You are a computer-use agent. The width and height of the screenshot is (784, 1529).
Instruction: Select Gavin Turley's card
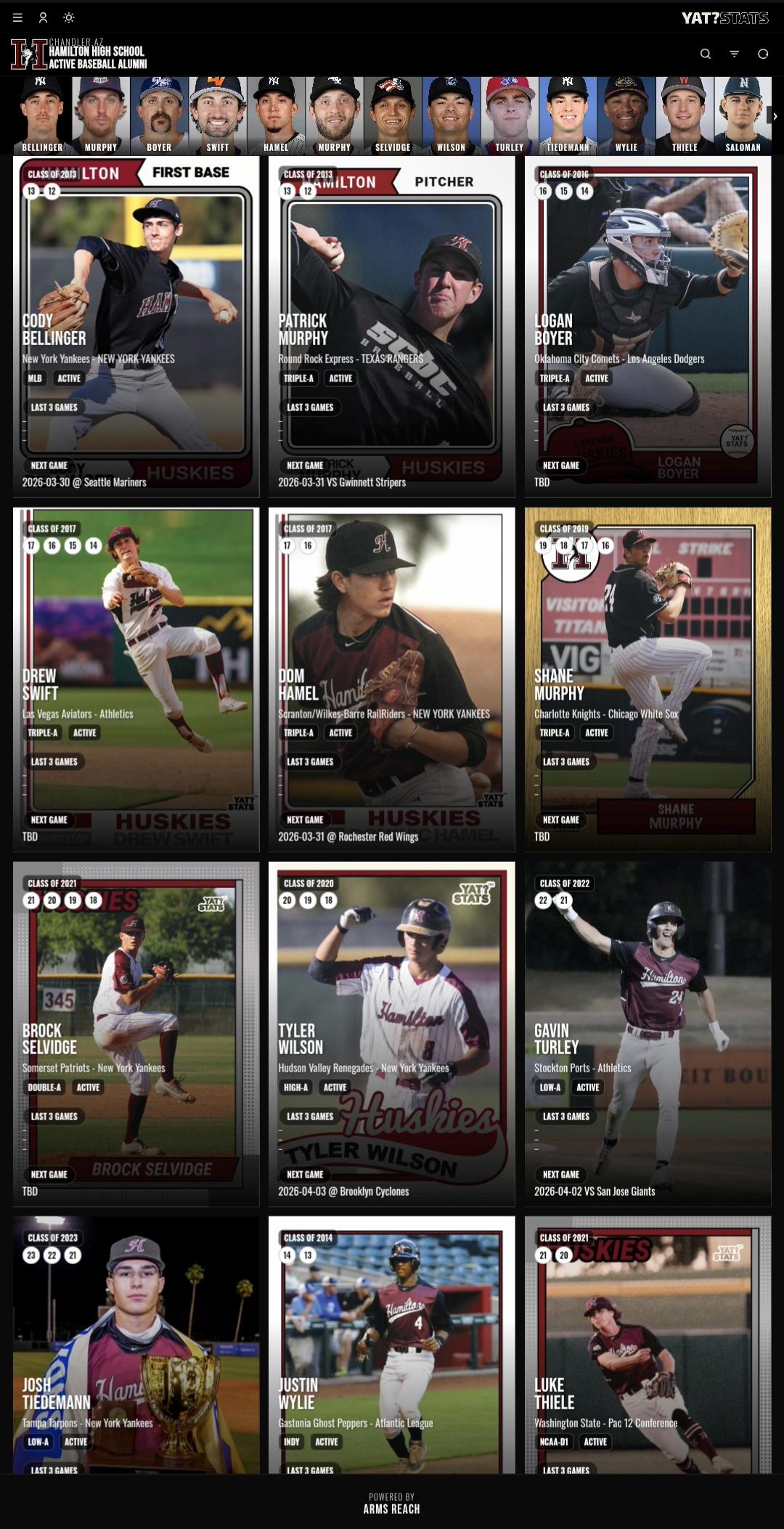pos(648,1033)
